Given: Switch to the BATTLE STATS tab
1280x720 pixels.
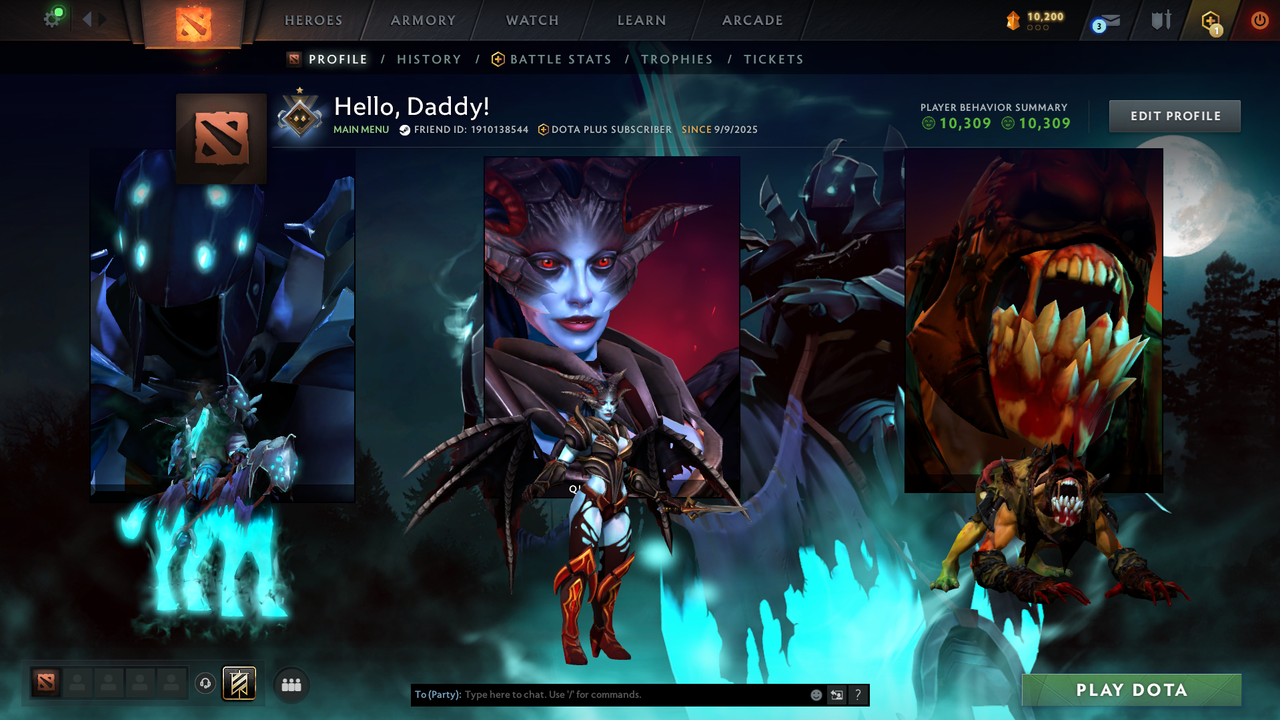Looking at the screenshot, I should pos(560,59).
